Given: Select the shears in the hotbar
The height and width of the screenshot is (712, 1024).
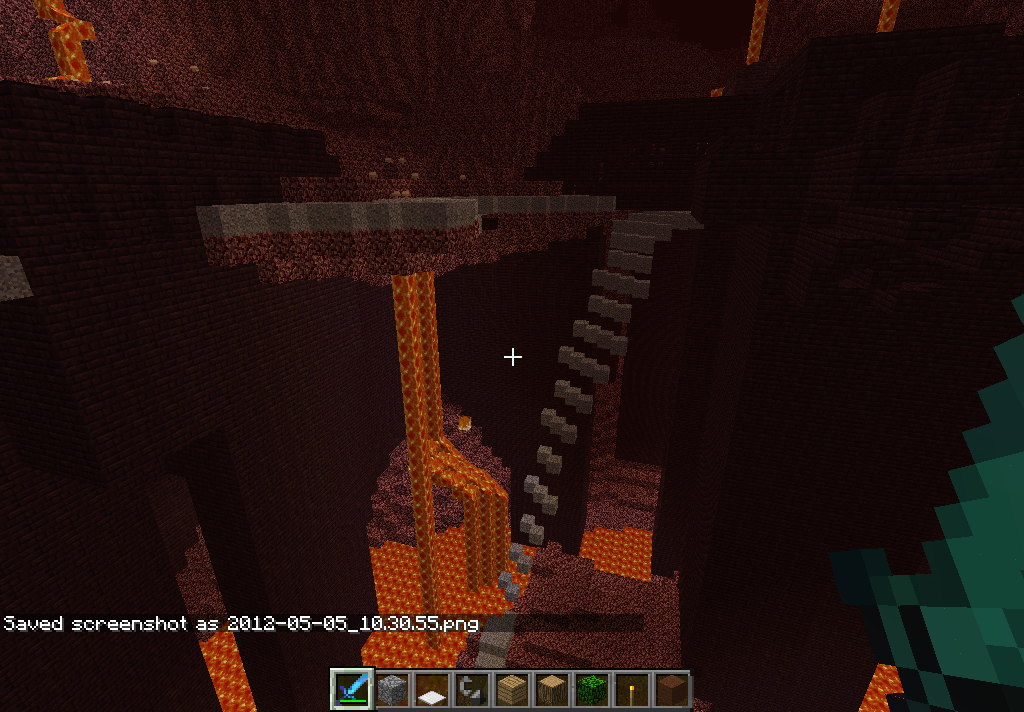Looking at the screenshot, I should coord(472,690).
